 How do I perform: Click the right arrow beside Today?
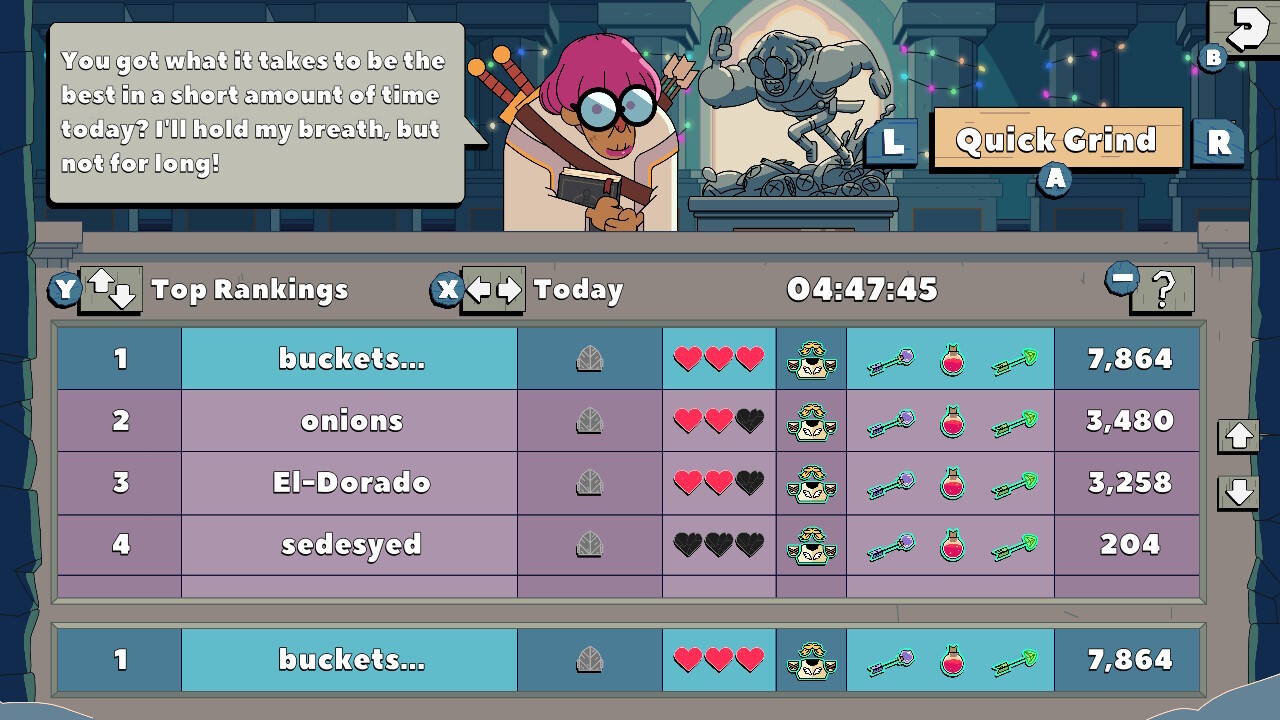510,289
